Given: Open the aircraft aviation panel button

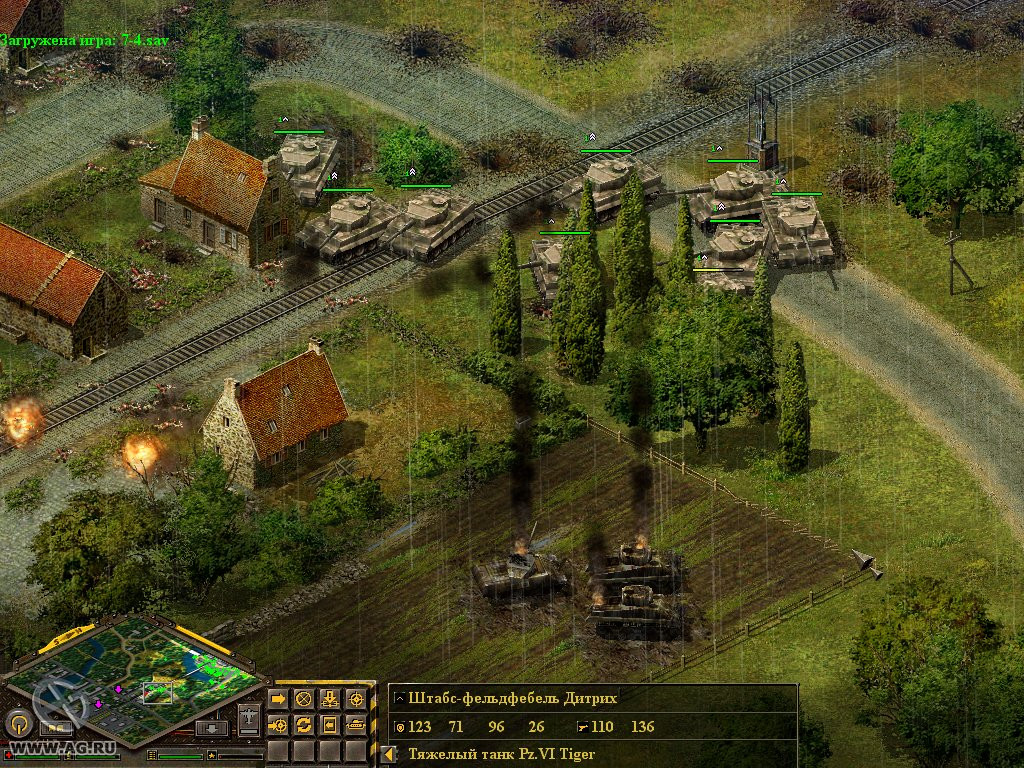Looking at the screenshot, I should tap(249, 718).
